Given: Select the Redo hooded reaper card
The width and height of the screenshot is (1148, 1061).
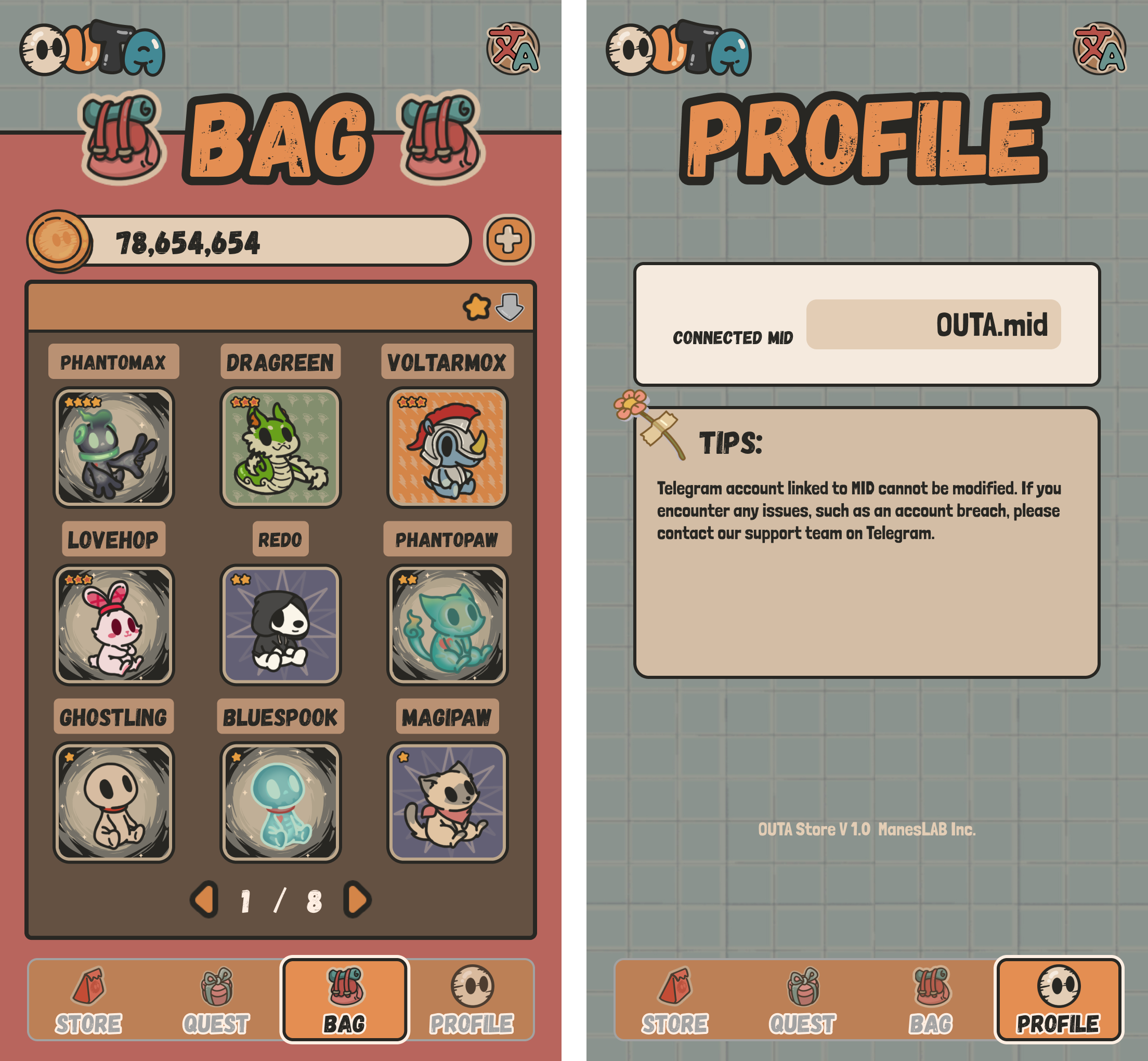Looking at the screenshot, I should pos(280,625).
